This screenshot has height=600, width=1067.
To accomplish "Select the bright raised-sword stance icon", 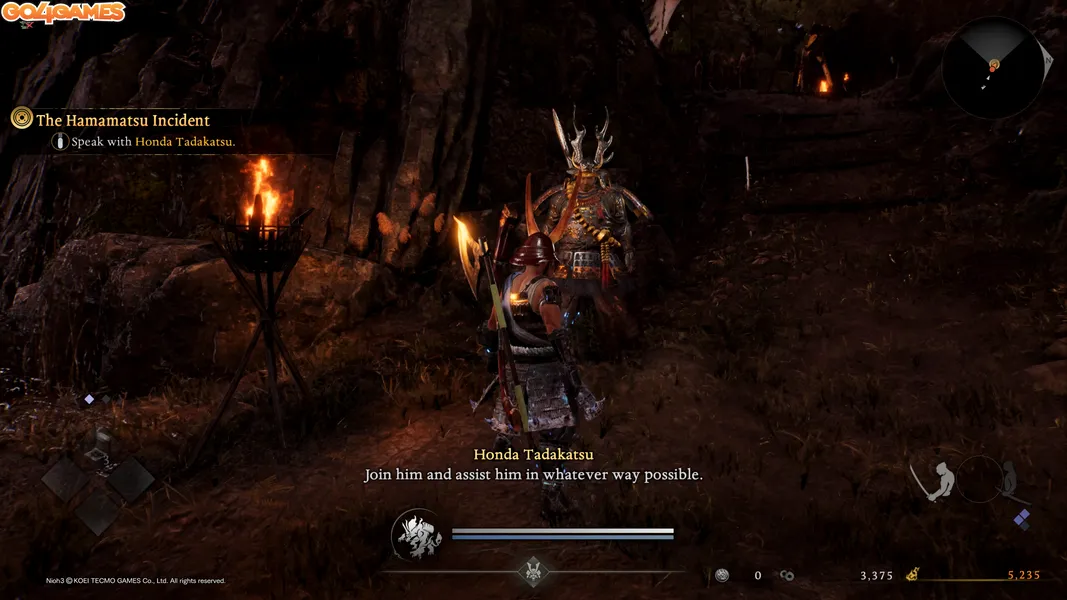I will [x=939, y=482].
